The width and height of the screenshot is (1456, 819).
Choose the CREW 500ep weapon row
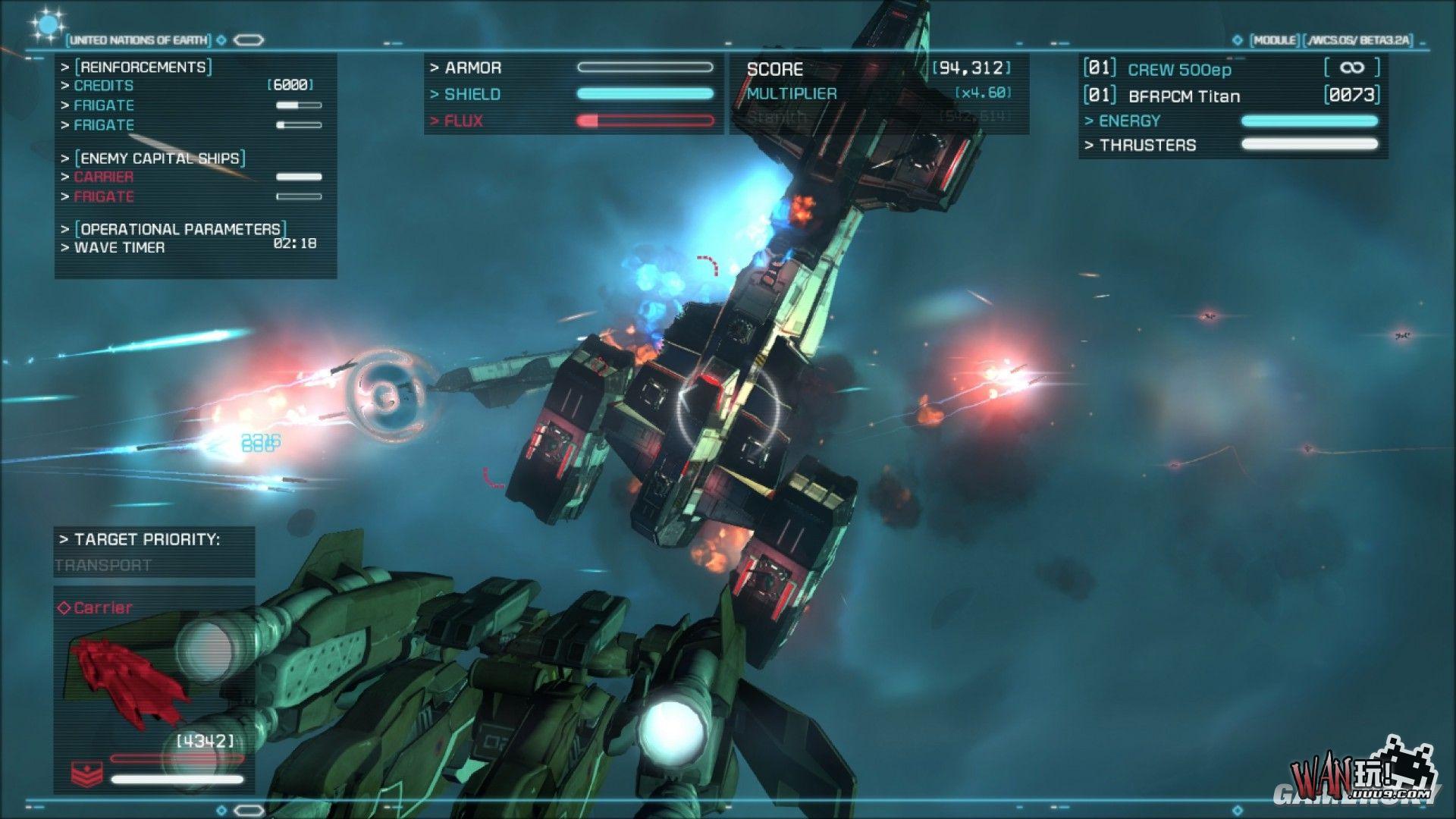[x=1179, y=70]
